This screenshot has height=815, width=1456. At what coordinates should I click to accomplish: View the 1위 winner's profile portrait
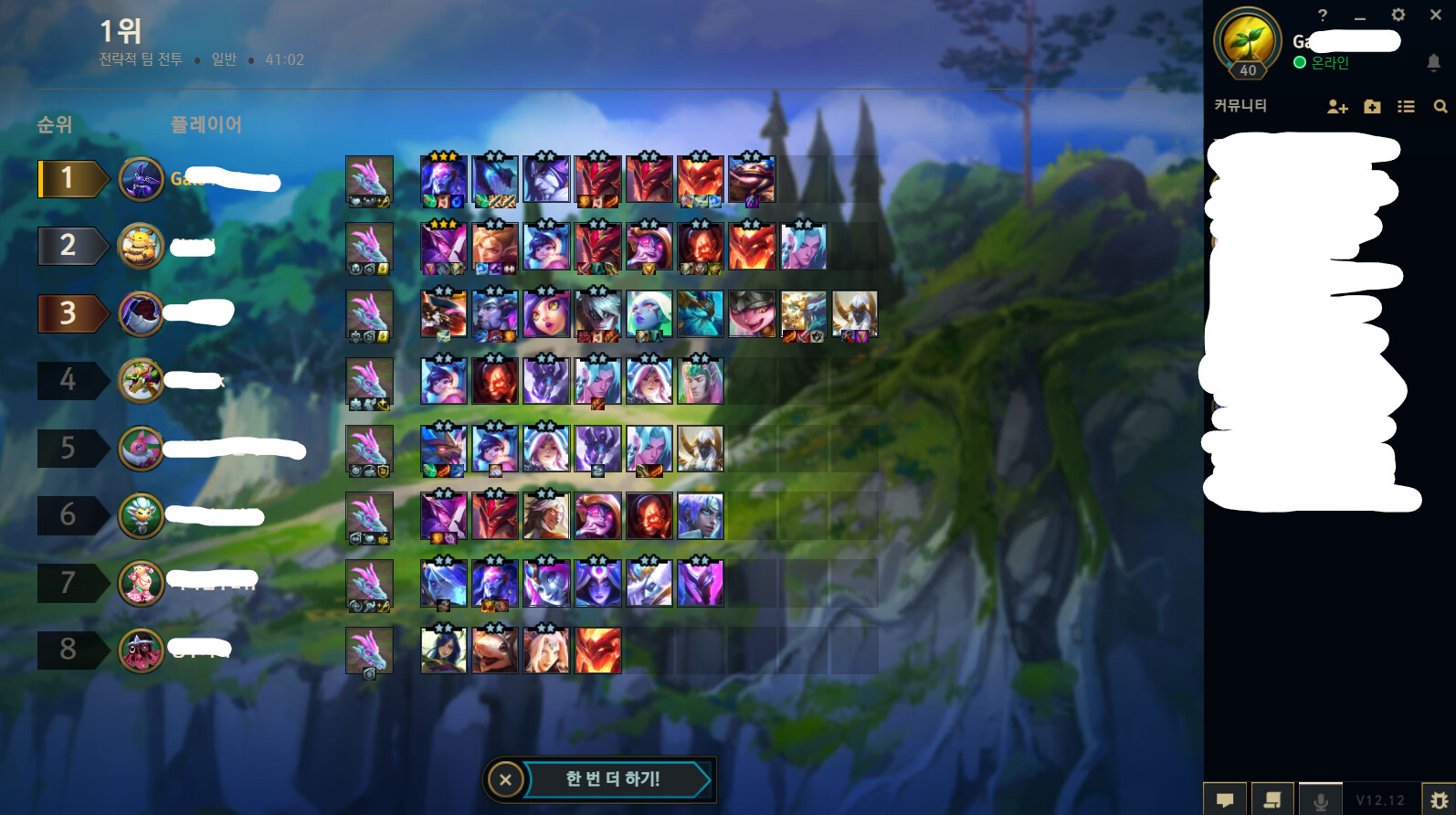tap(142, 179)
